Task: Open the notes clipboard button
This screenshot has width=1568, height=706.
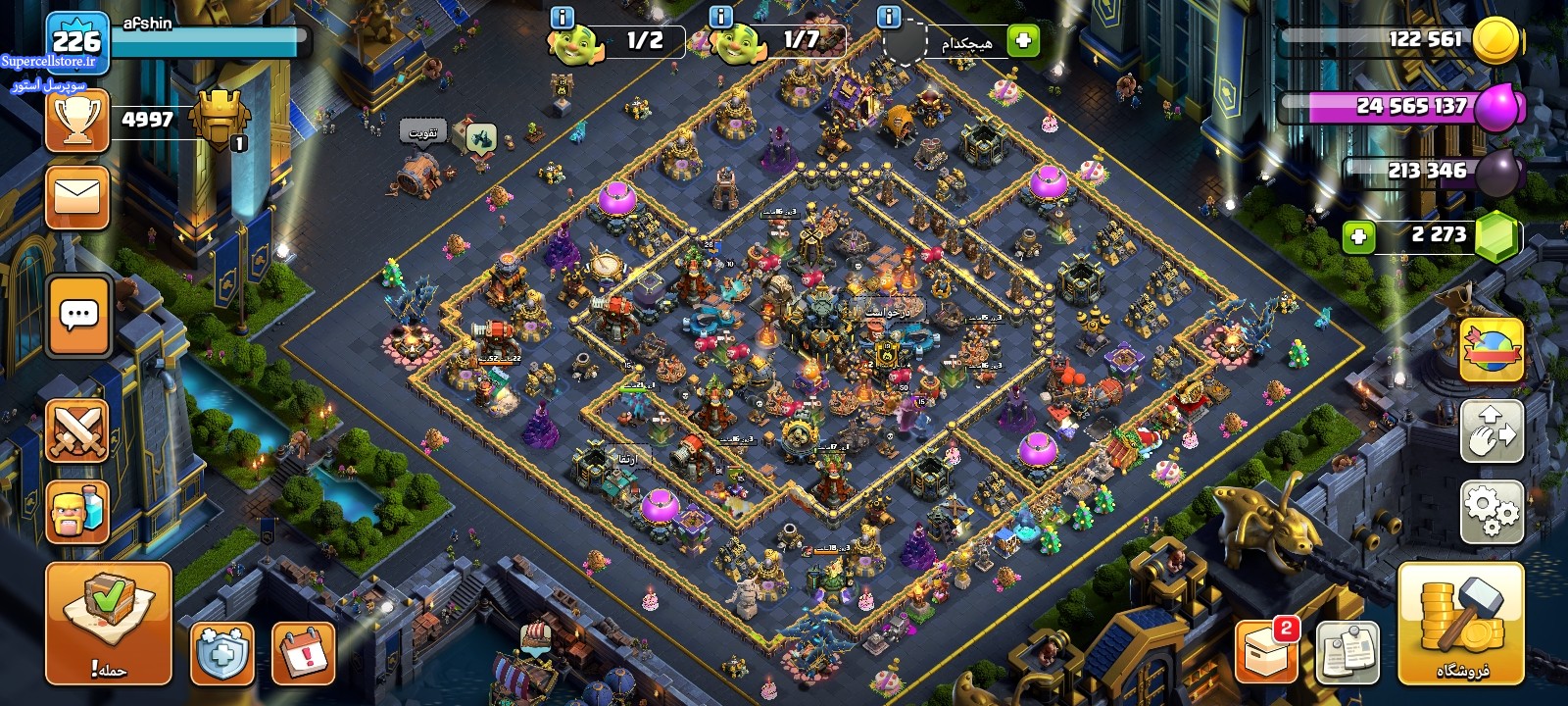Action: (1348, 651)
